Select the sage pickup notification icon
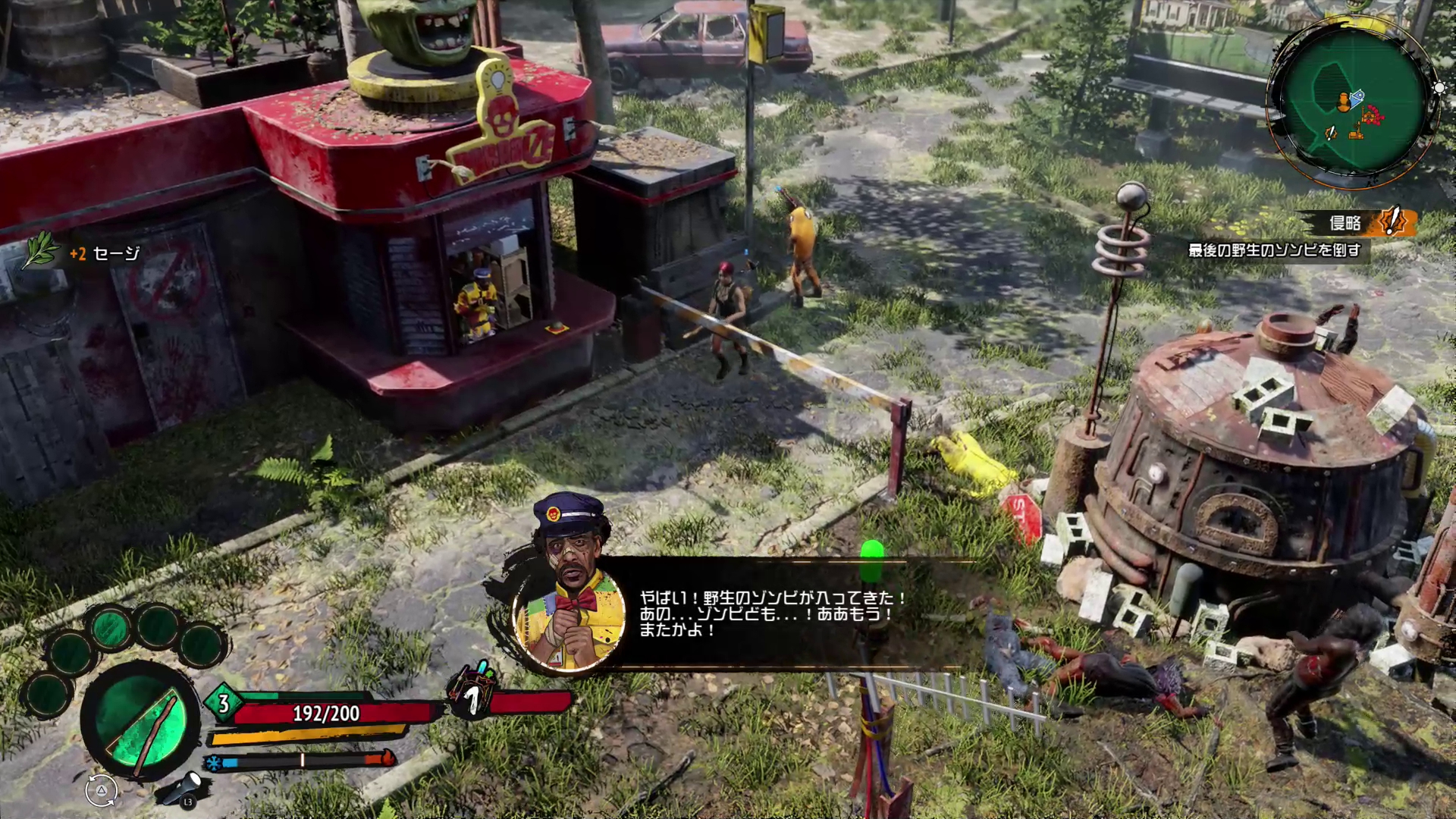This screenshot has height=819, width=1456. pos(41,251)
